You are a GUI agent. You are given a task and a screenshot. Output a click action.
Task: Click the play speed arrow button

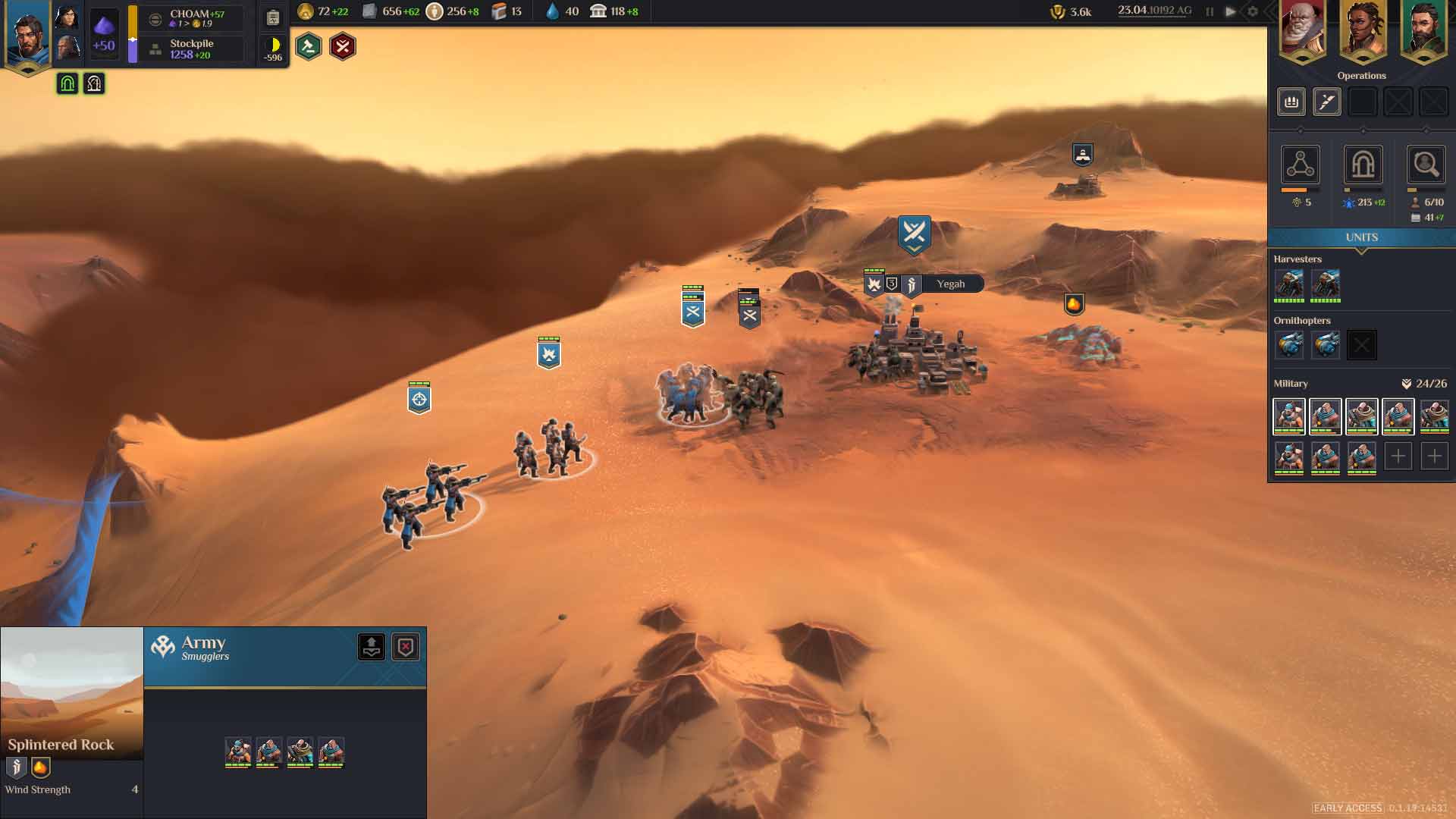click(1230, 11)
